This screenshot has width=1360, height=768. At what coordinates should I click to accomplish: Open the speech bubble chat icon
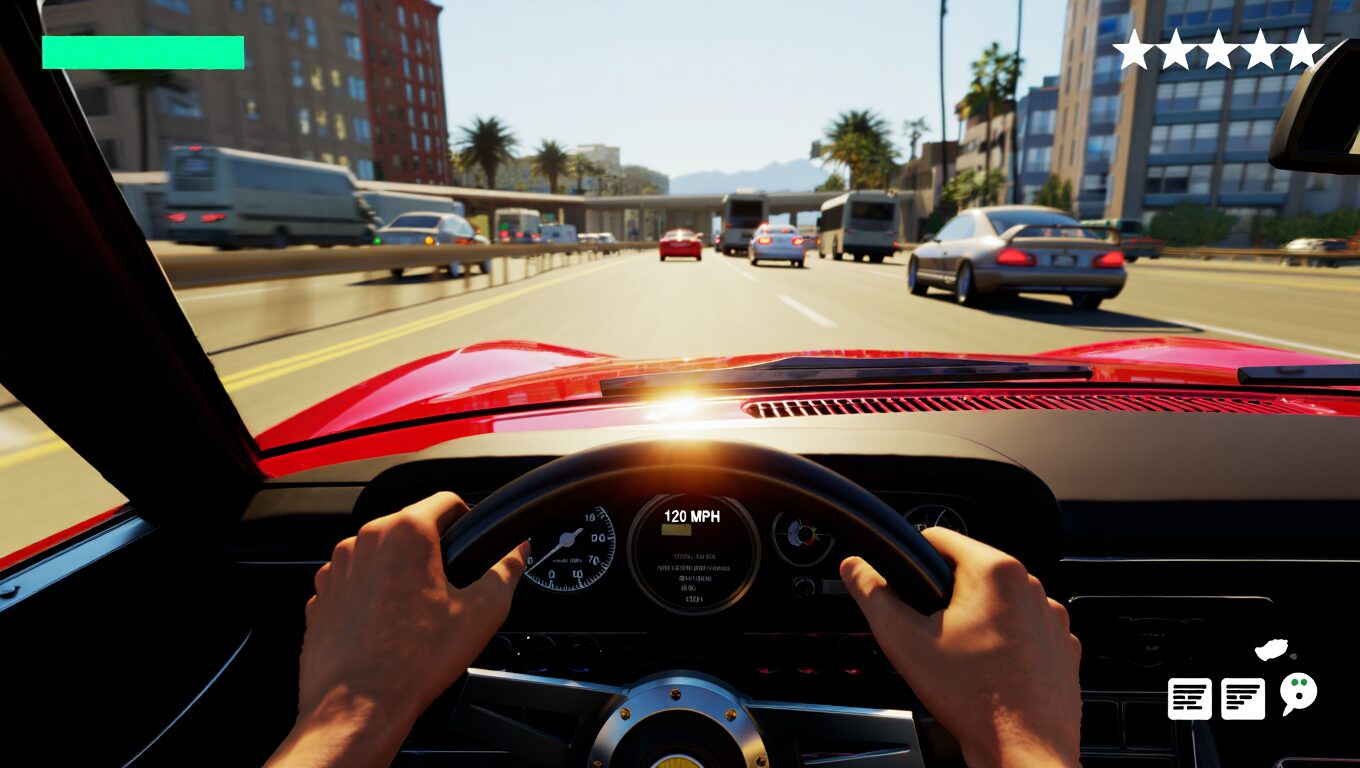1298,692
